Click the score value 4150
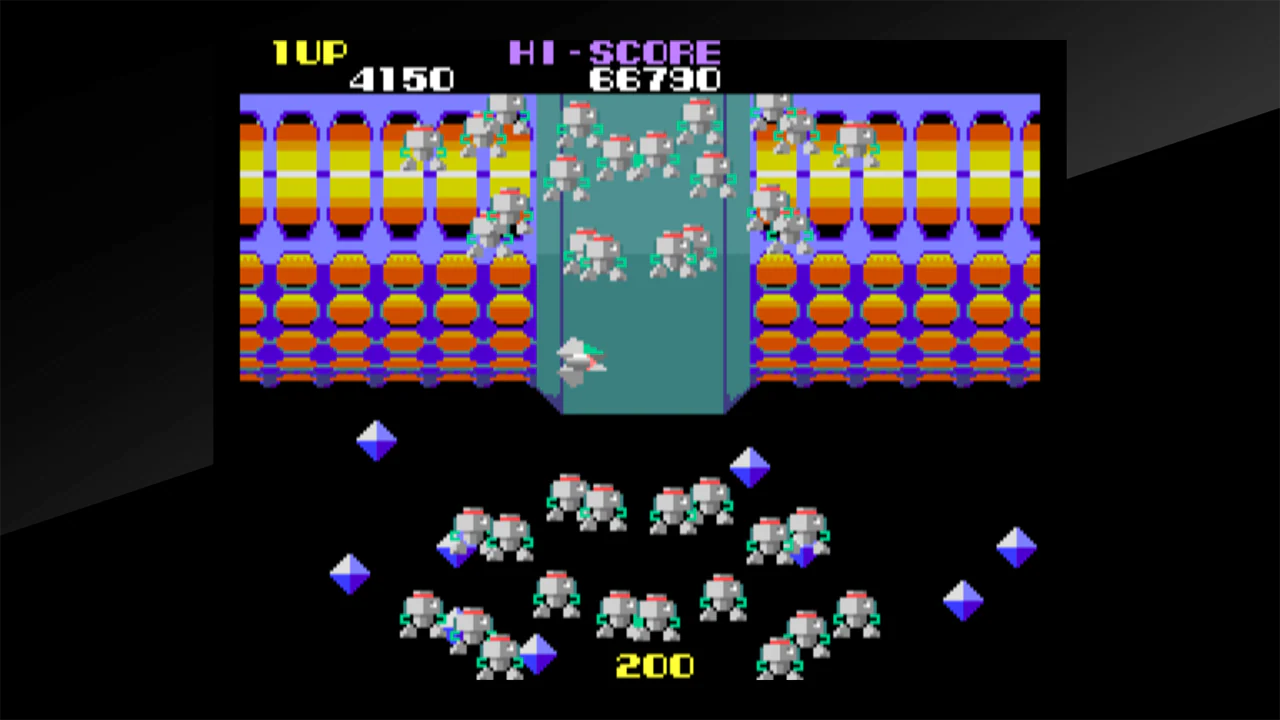This screenshot has width=1280, height=720. click(402, 79)
